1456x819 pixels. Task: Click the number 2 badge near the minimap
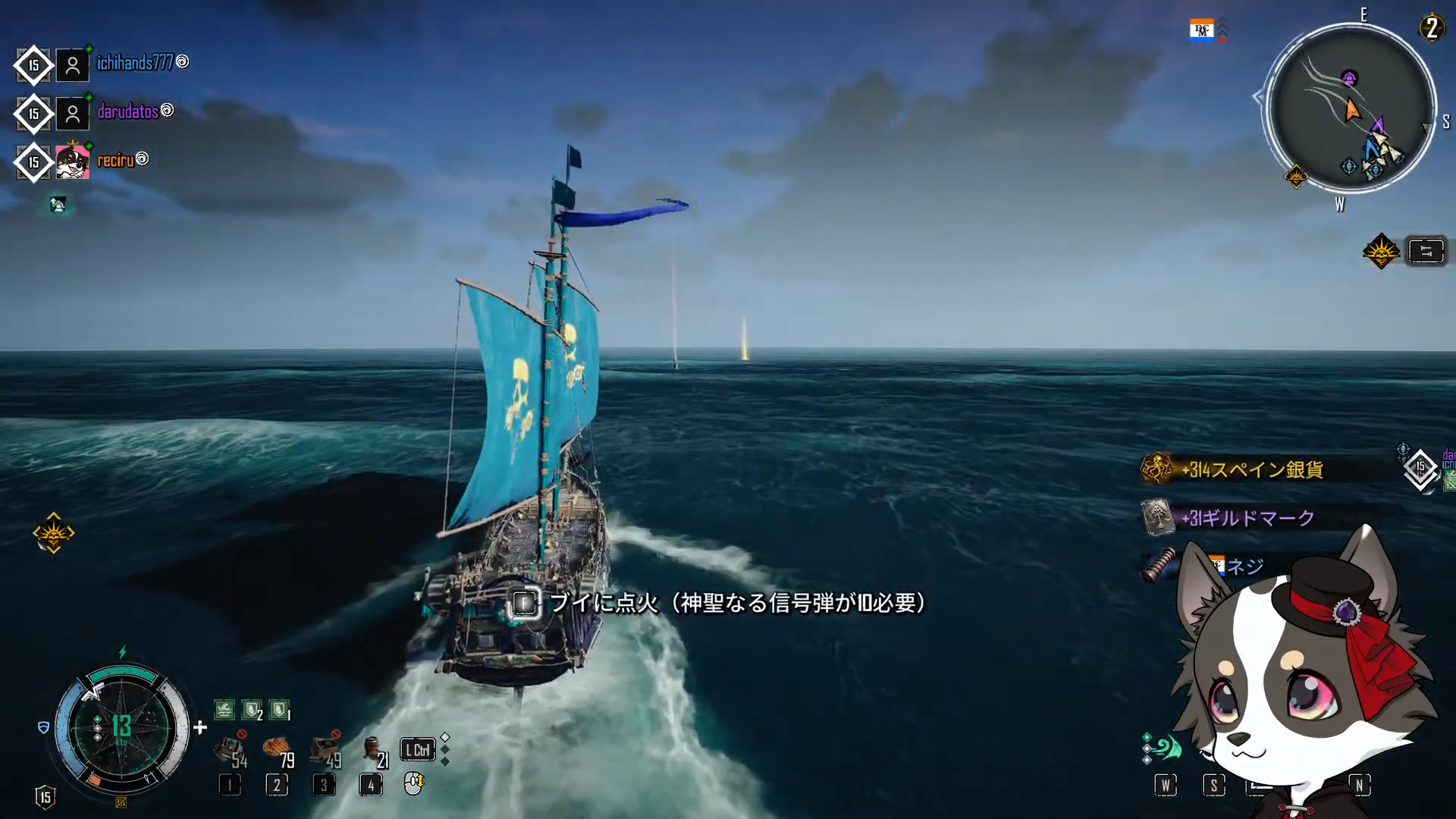pyautogui.click(x=1431, y=29)
